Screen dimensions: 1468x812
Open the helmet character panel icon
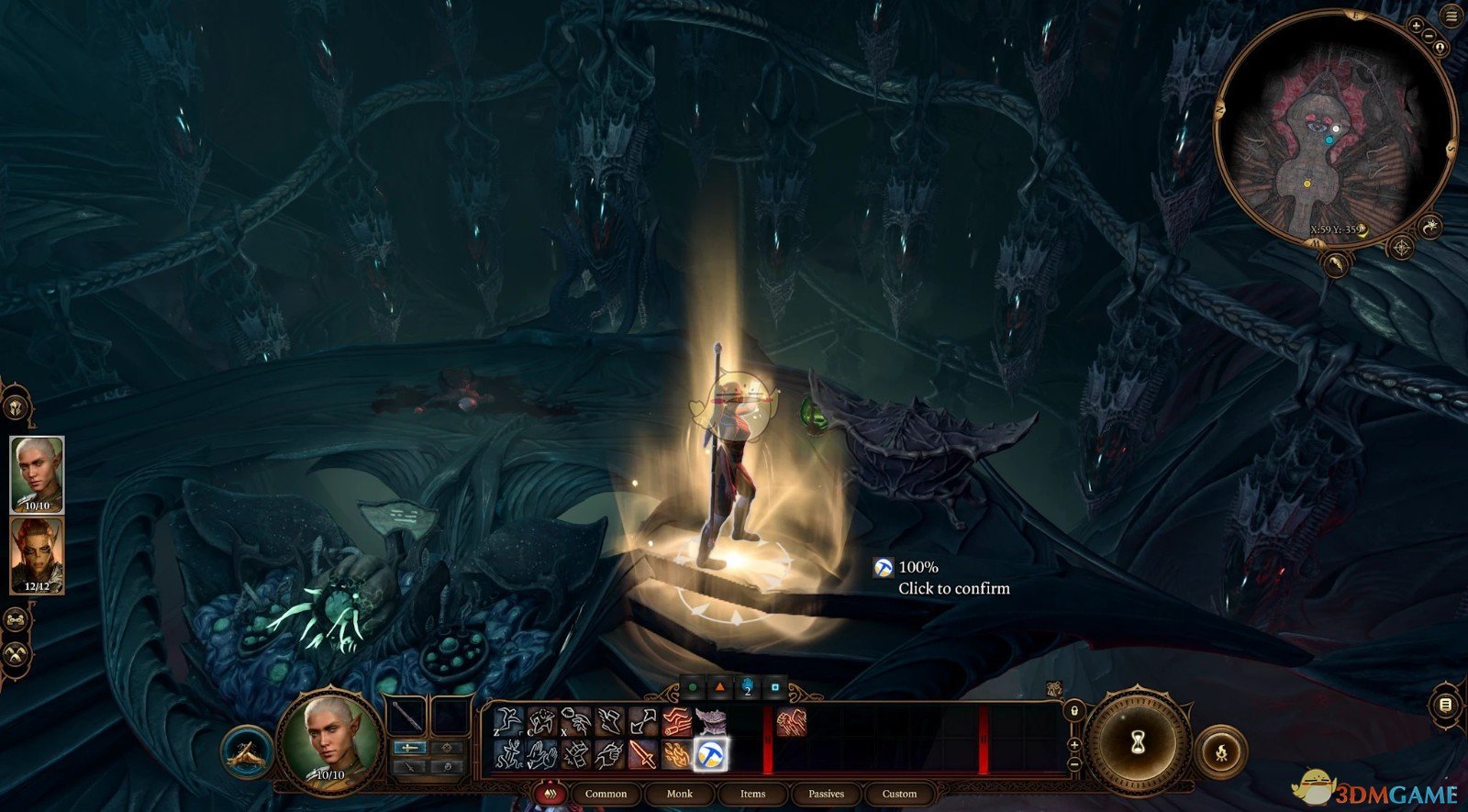tap(16, 406)
